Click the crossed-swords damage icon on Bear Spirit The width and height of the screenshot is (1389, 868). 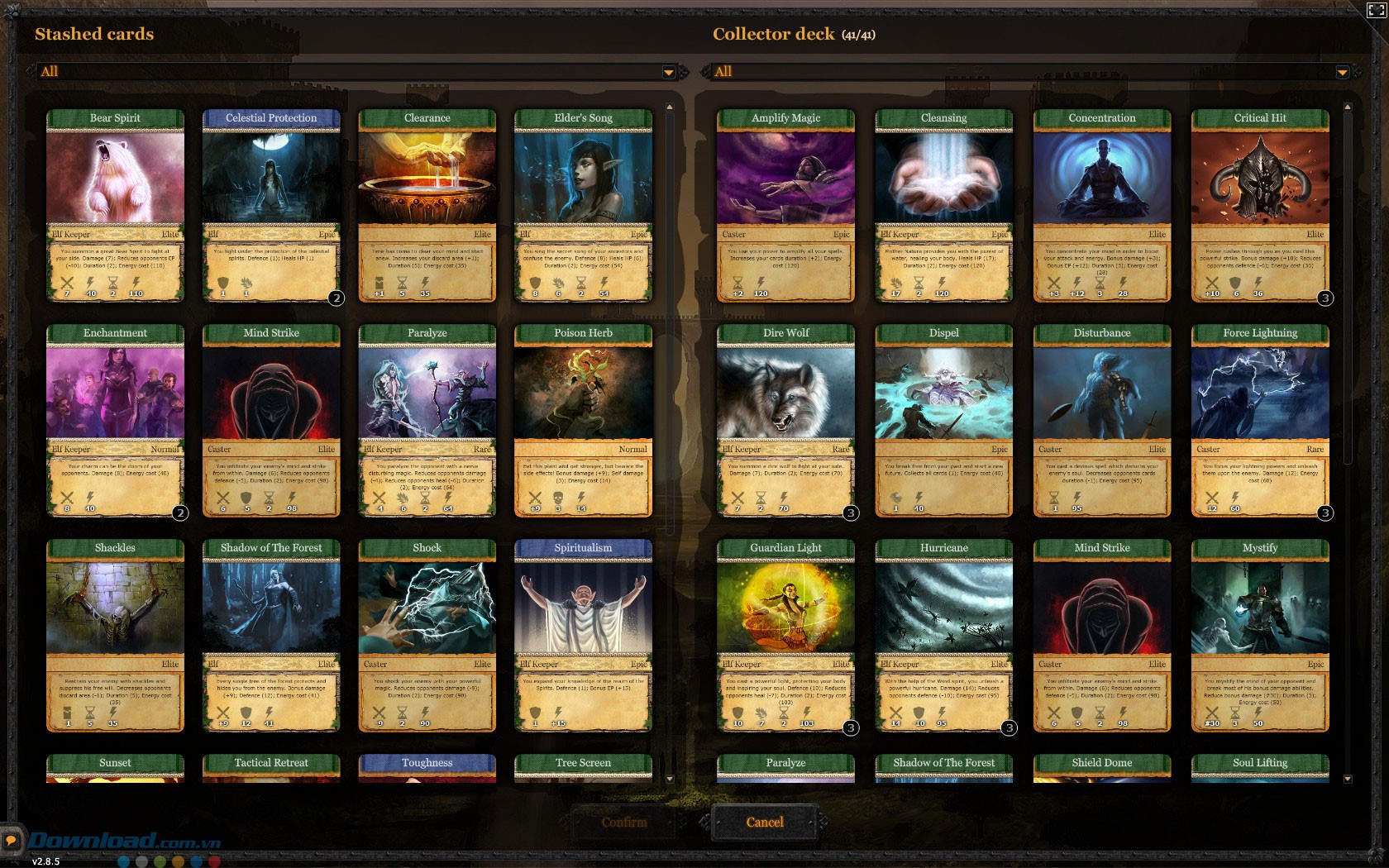tap(66, 284)
